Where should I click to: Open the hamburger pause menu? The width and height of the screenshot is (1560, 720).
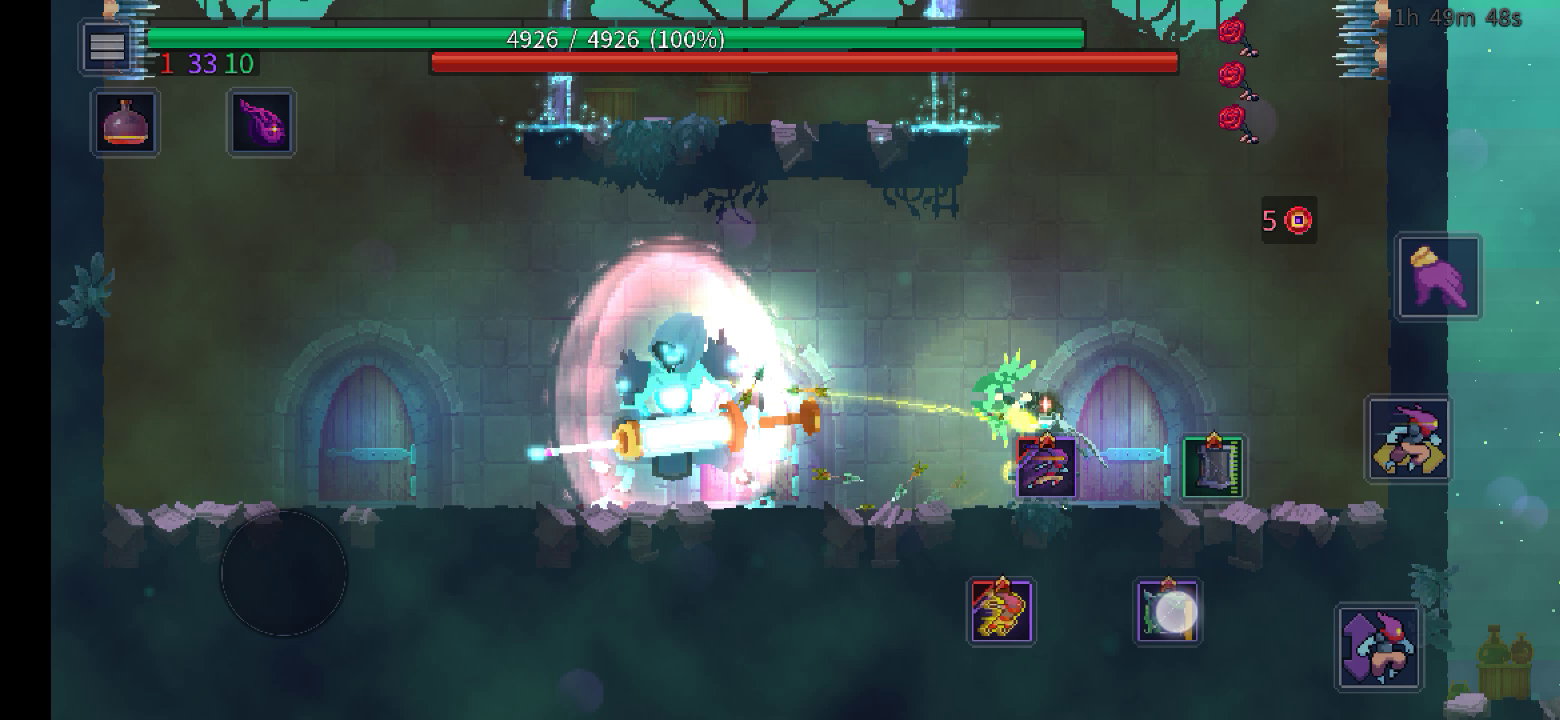click(x=107, y=46)
